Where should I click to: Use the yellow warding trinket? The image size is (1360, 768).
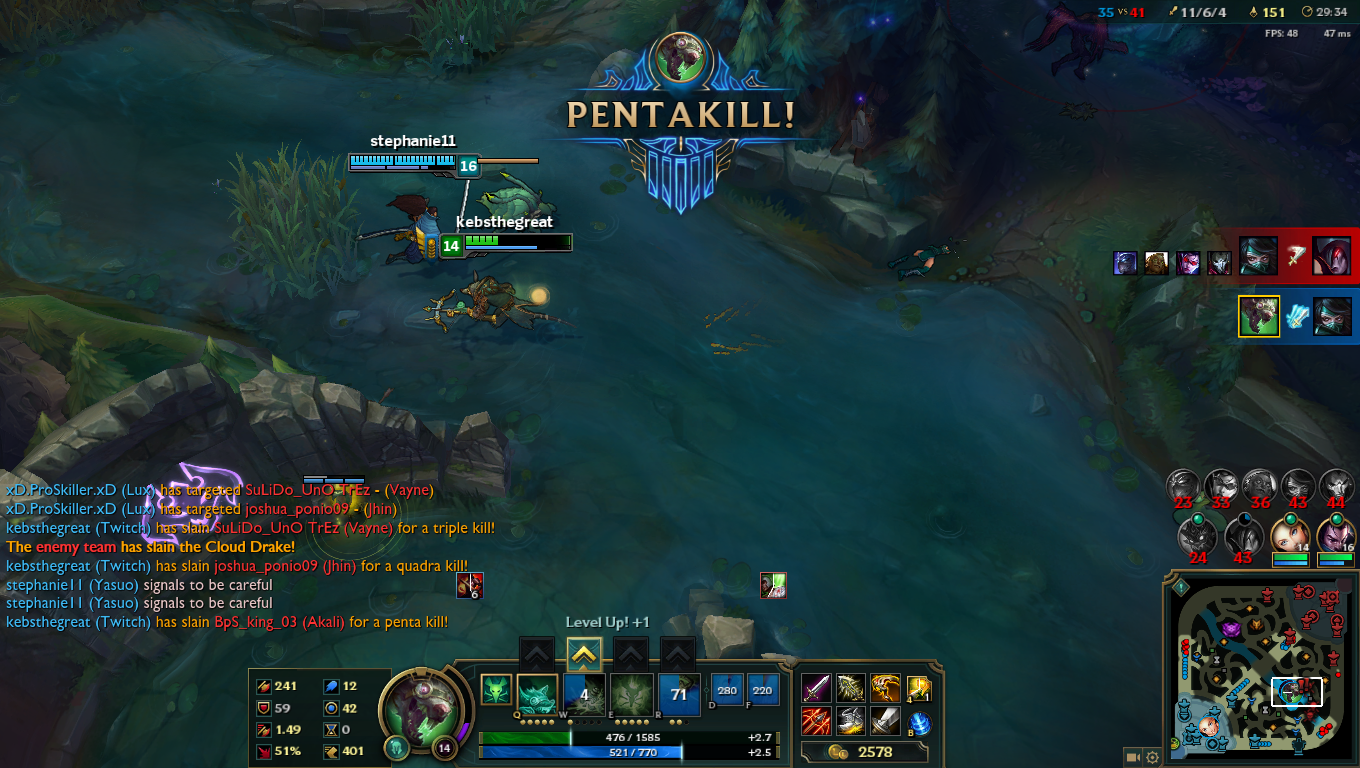[x=918, y=688]
